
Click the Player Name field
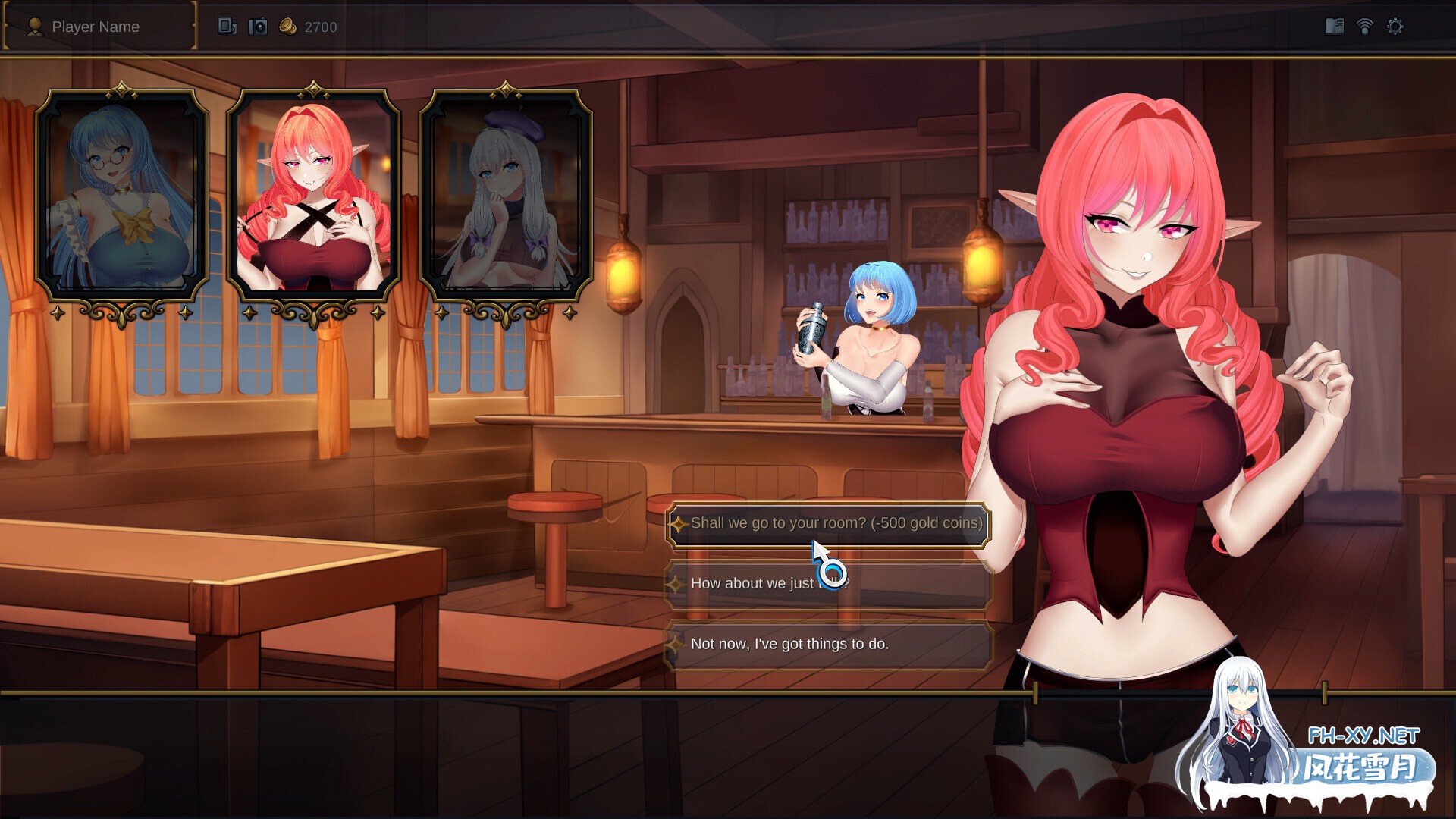click(96, 27)
